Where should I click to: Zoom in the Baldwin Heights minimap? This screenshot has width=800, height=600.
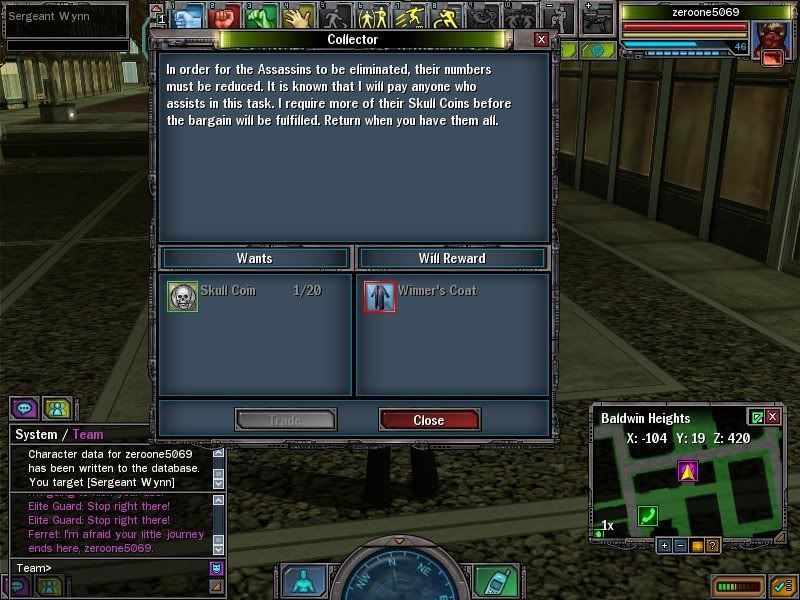click(664, 545)
